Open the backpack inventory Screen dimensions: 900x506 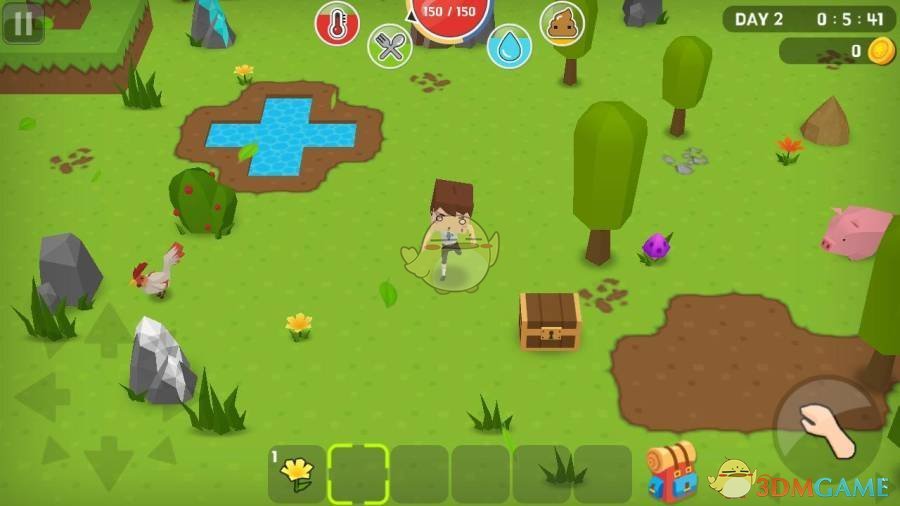pos(671,471)
